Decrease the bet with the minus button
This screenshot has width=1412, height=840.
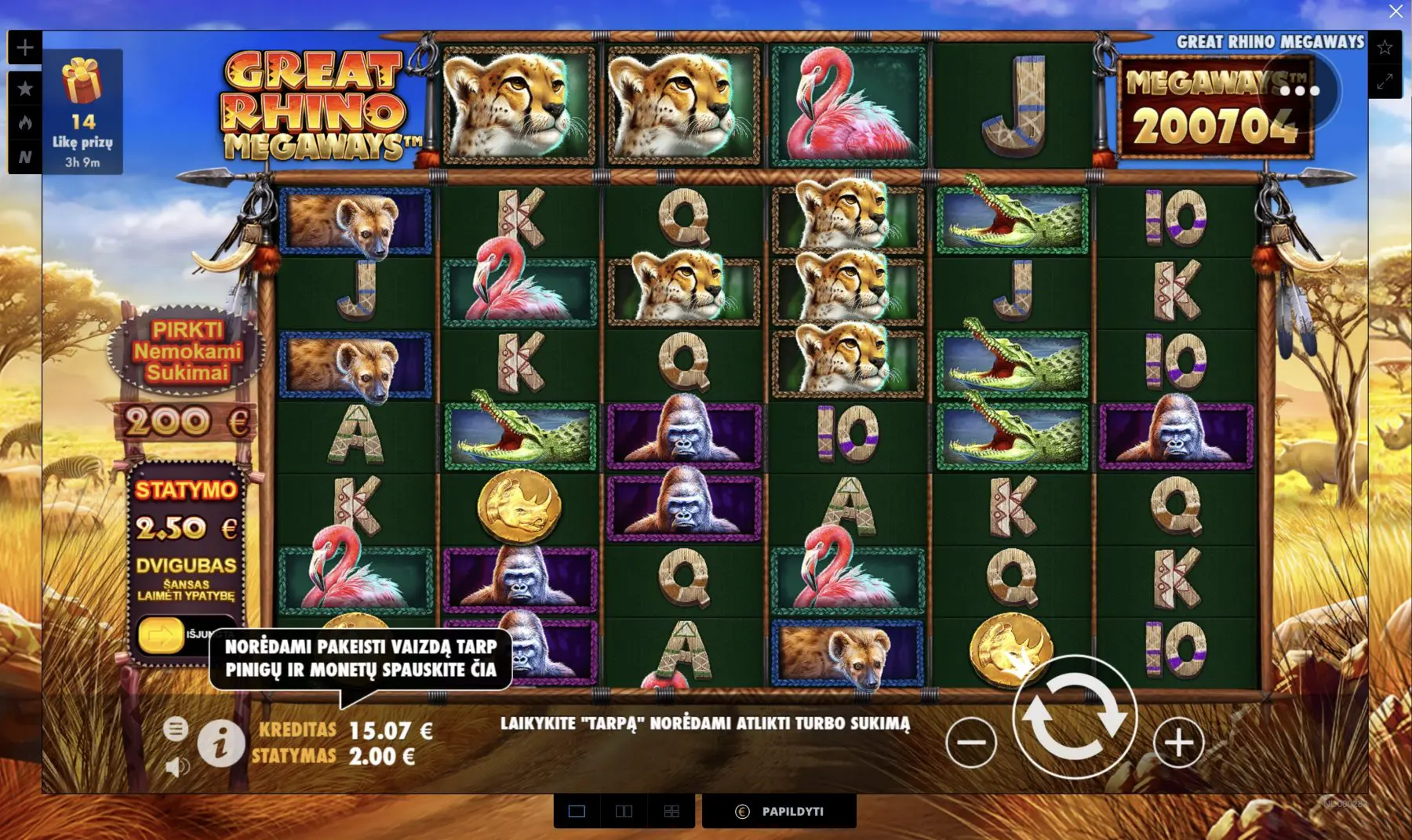click(971, 742)
